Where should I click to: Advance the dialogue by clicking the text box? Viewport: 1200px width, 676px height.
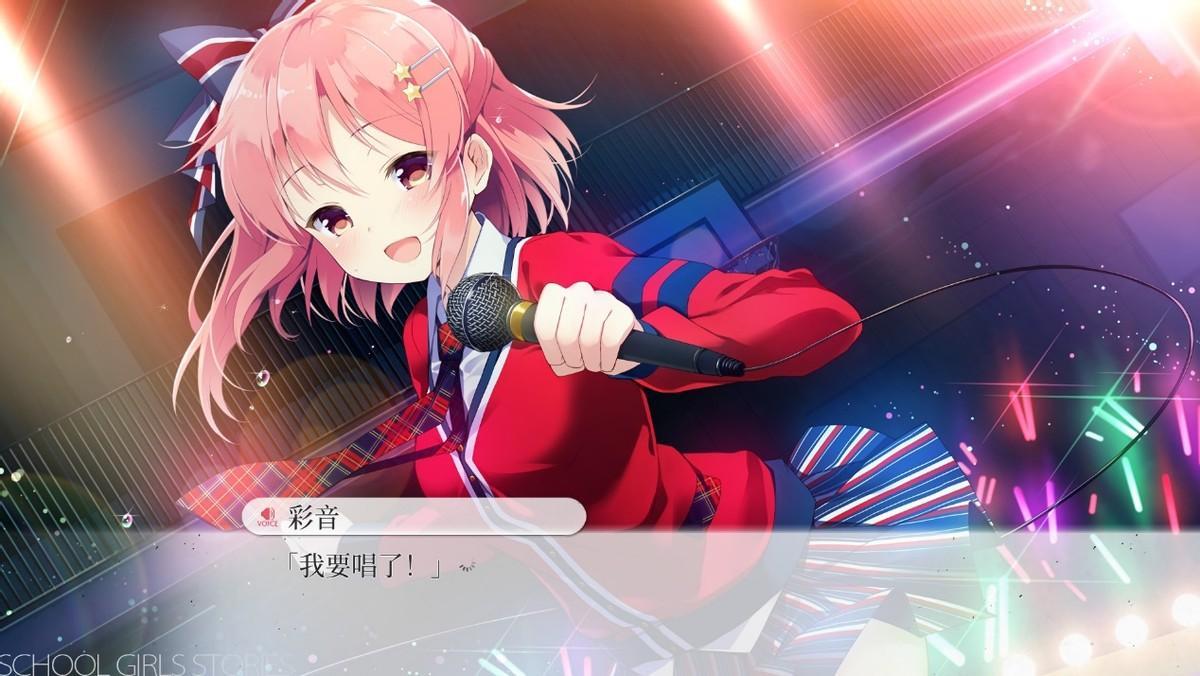click(600, 600)
